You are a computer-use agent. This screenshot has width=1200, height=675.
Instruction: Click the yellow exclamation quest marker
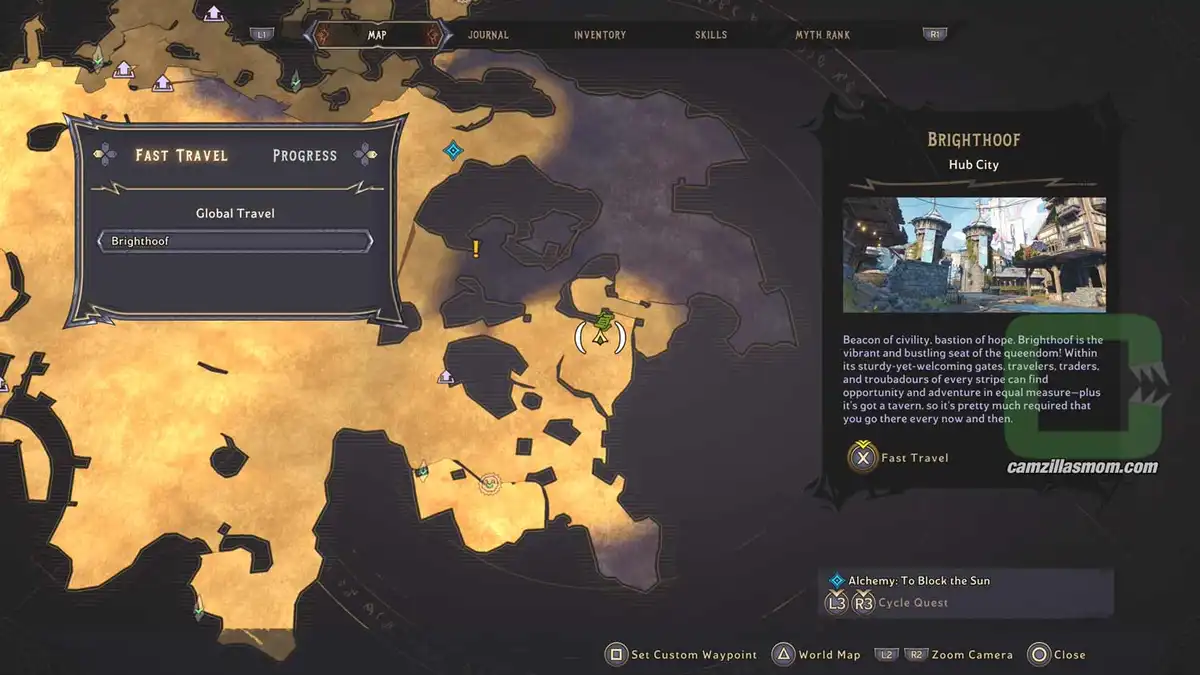(x=476, y=248)
